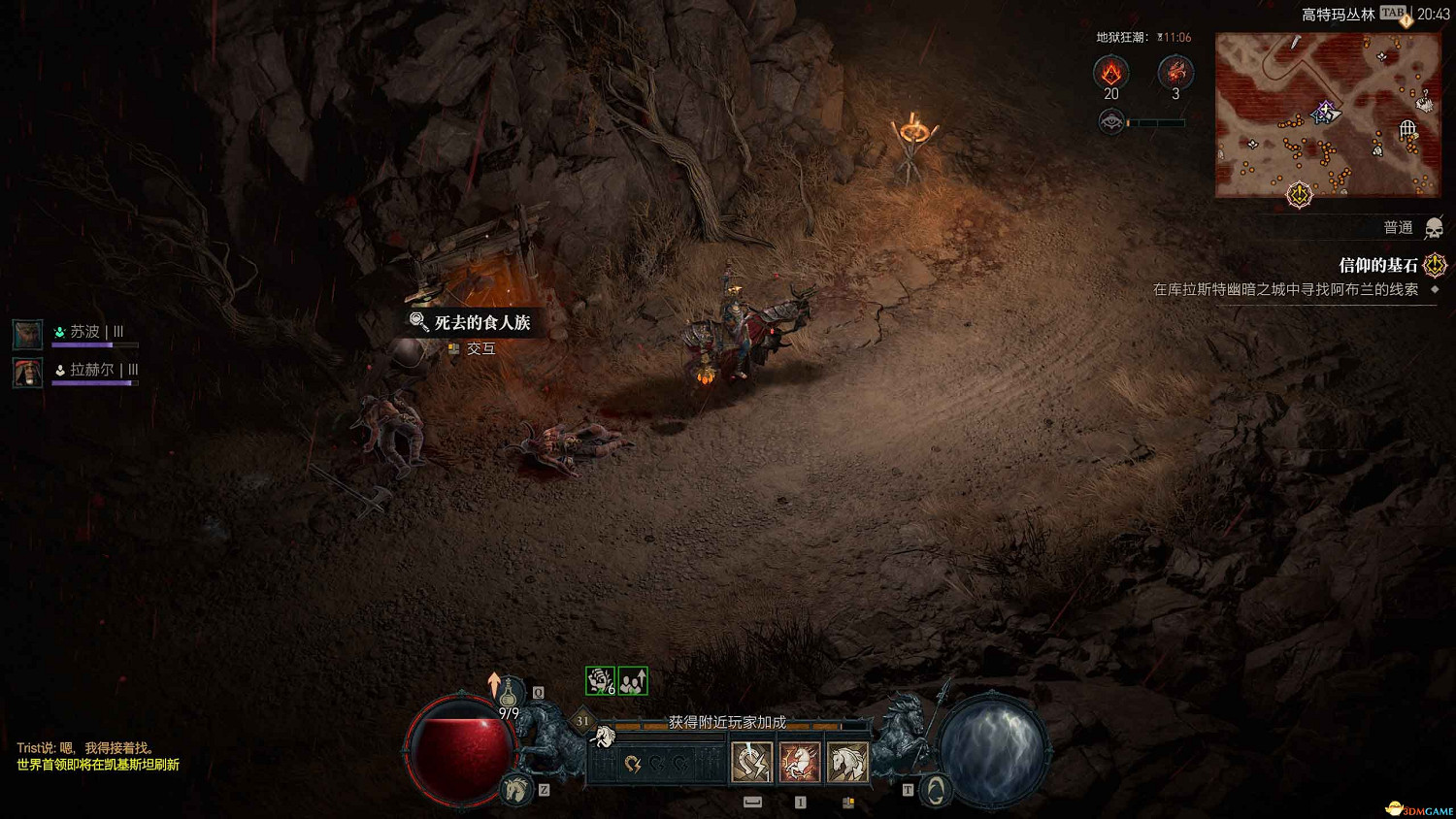Select party member 拉赫尔 portrait
Image resolution: width=1456 pixels, height=819 pixels.
pos(27,372)
